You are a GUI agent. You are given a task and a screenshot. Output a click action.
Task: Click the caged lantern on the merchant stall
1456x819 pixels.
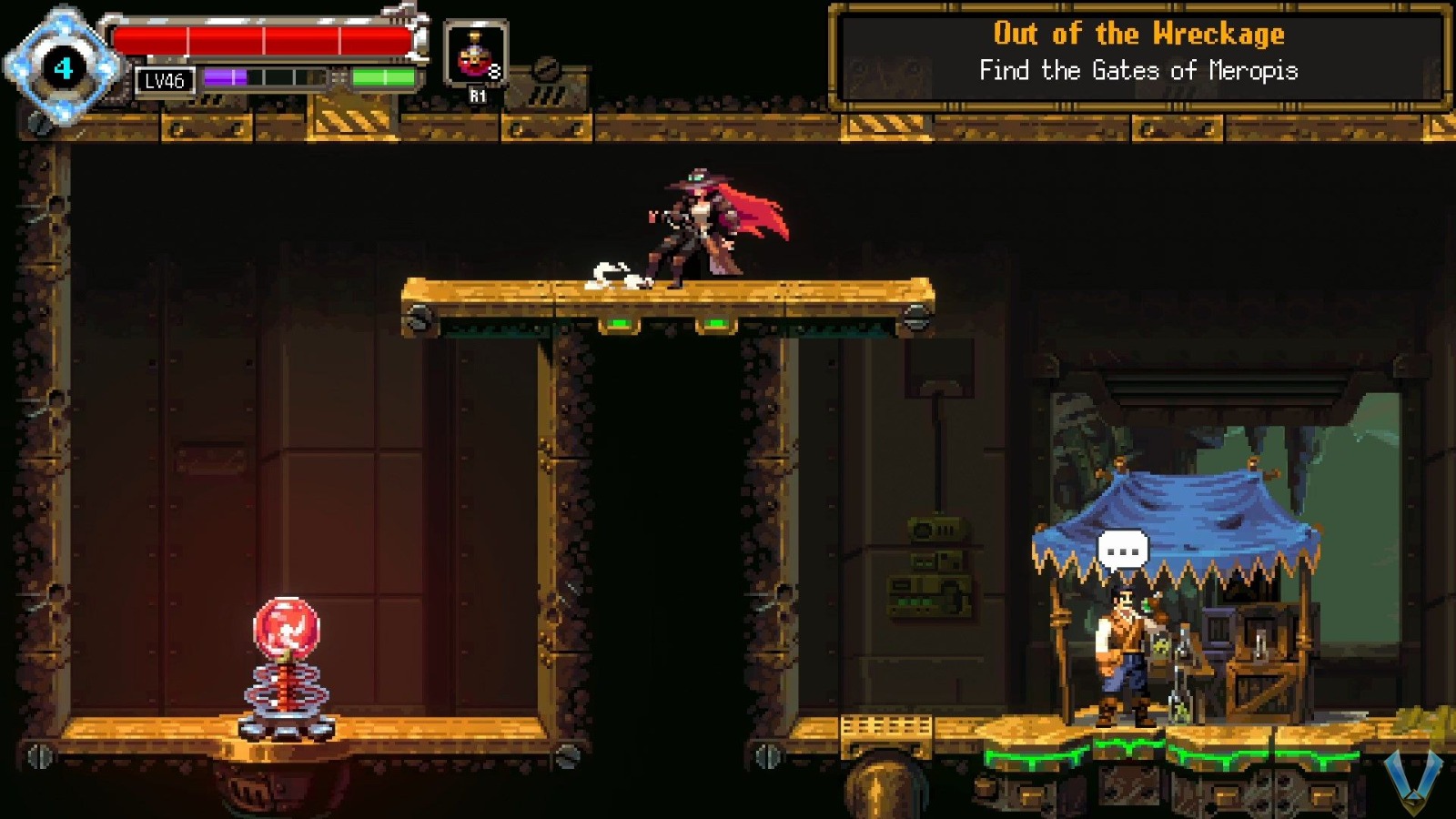point(1260,642)
